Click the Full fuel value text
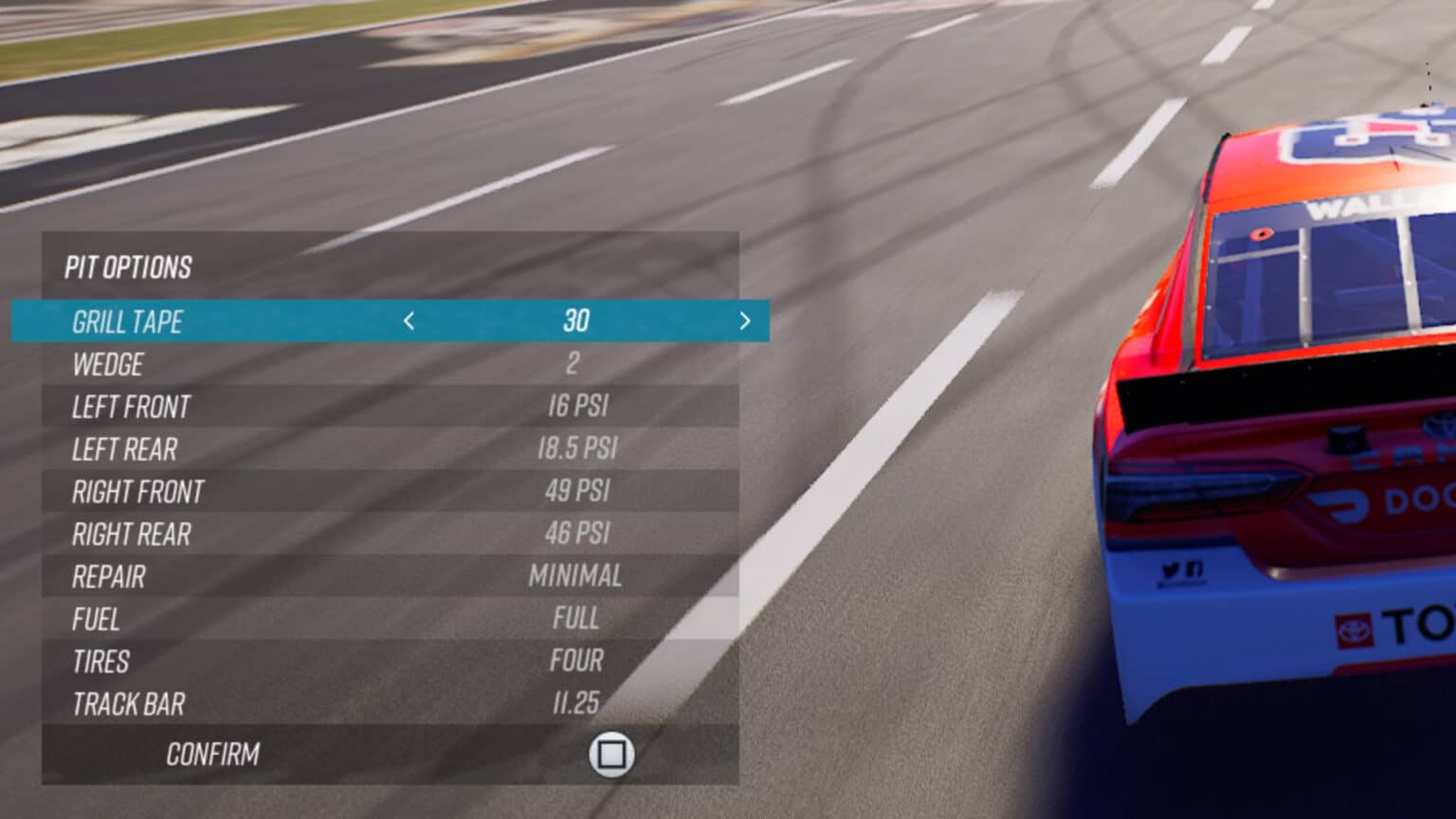The height and width of the screenshot is (819, 1456). pos(576,620)
